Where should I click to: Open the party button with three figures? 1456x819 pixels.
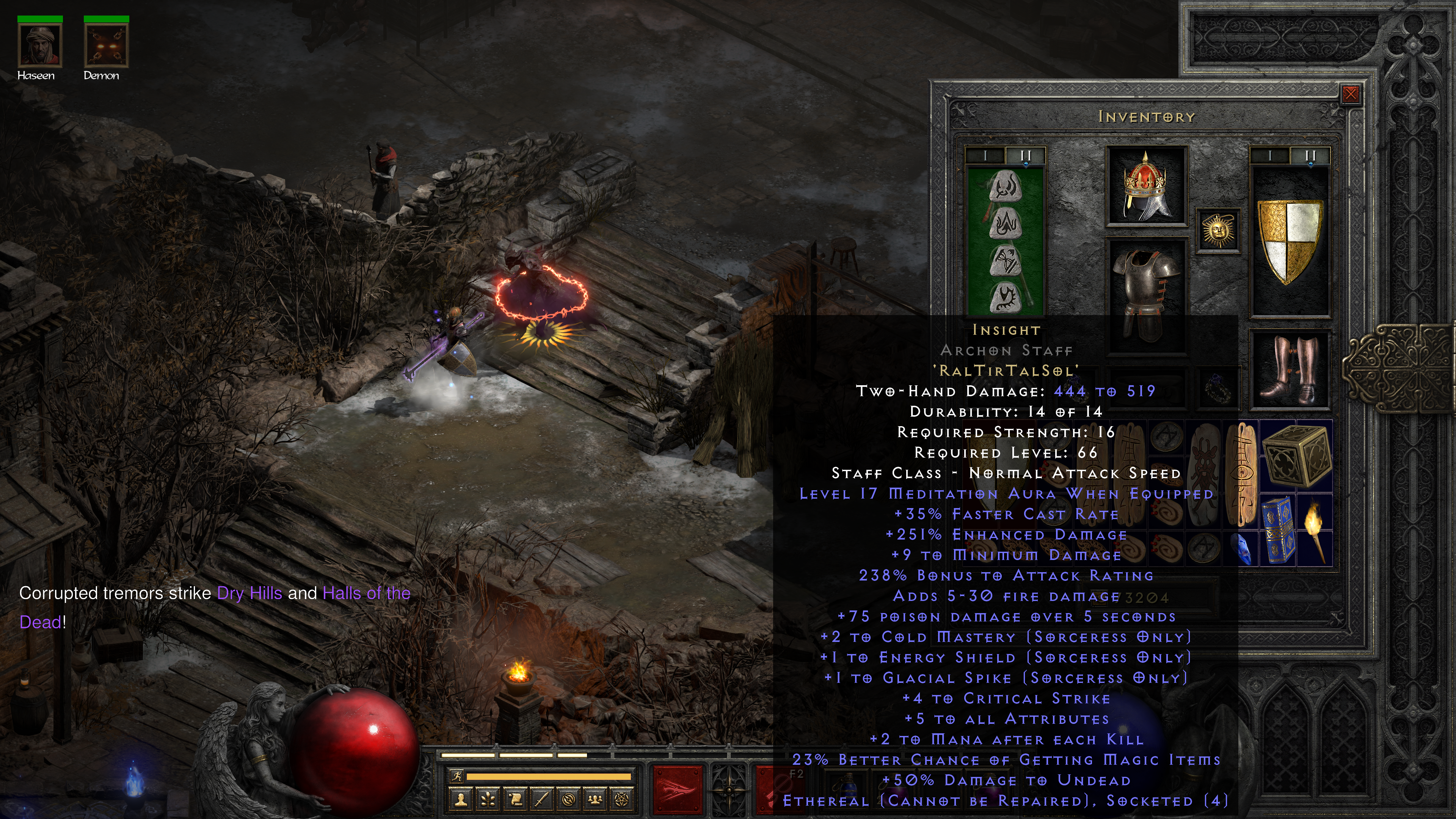(595, 799)
